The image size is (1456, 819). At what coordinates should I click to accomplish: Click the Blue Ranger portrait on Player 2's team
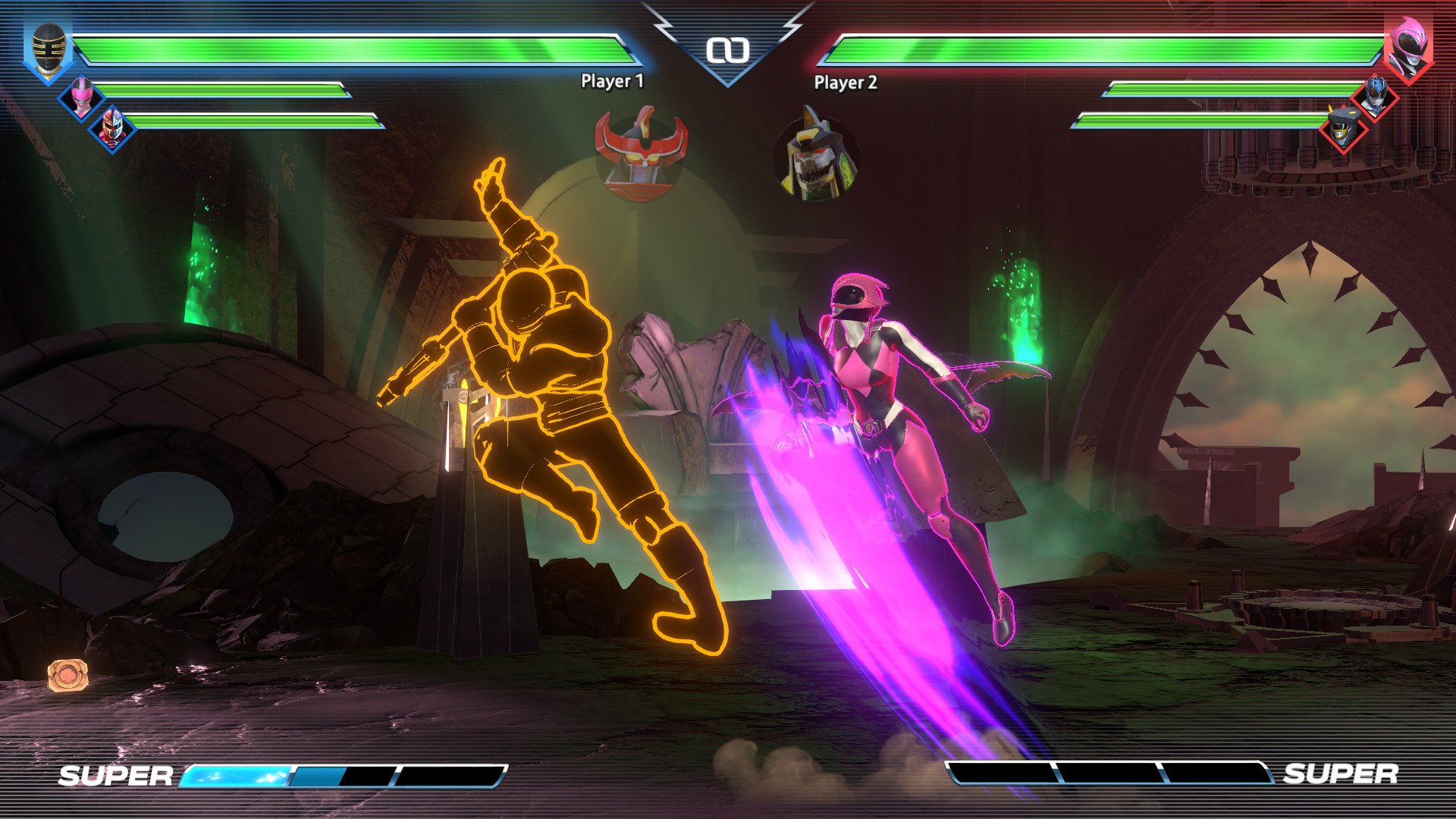[1374, 96]
